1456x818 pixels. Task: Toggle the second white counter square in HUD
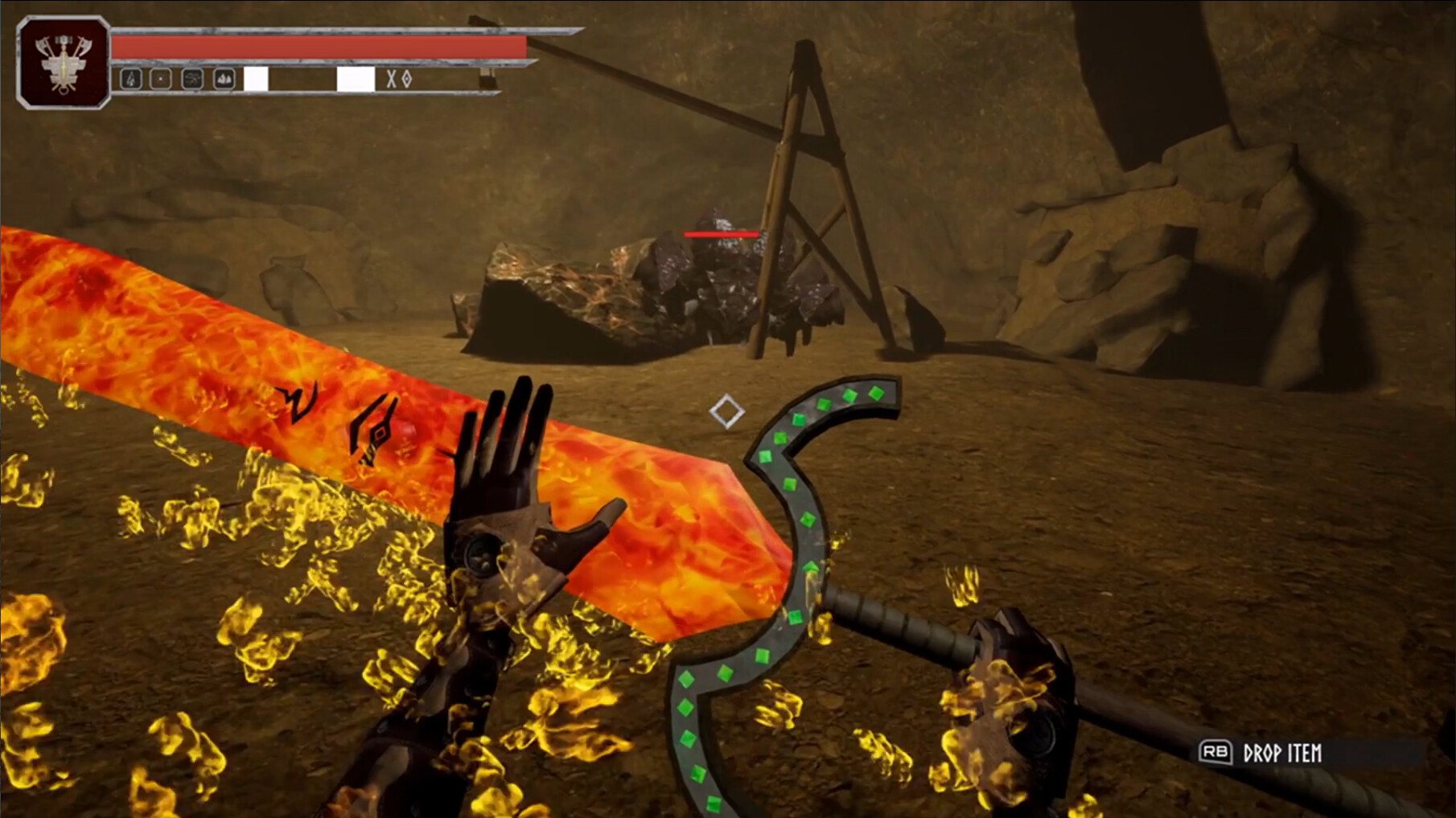tap(355, 78)
